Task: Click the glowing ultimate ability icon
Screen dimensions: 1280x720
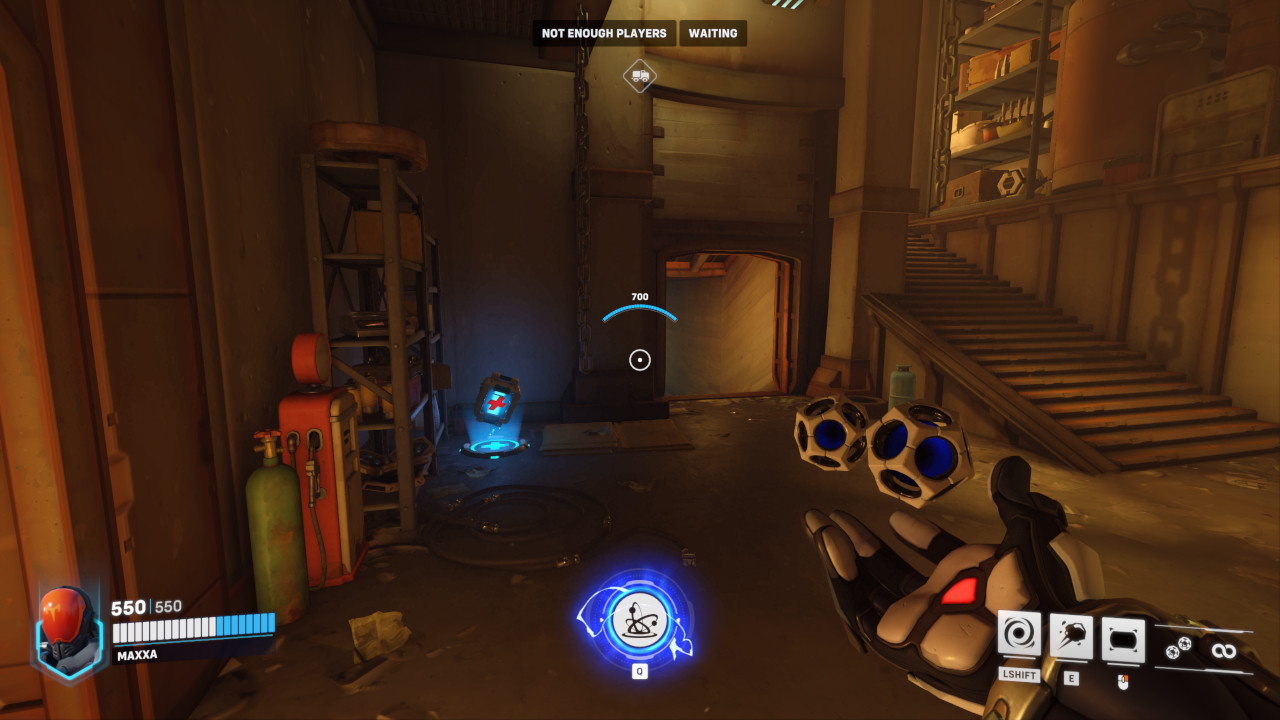Action: pyautogui.click(x=640, y=622)
